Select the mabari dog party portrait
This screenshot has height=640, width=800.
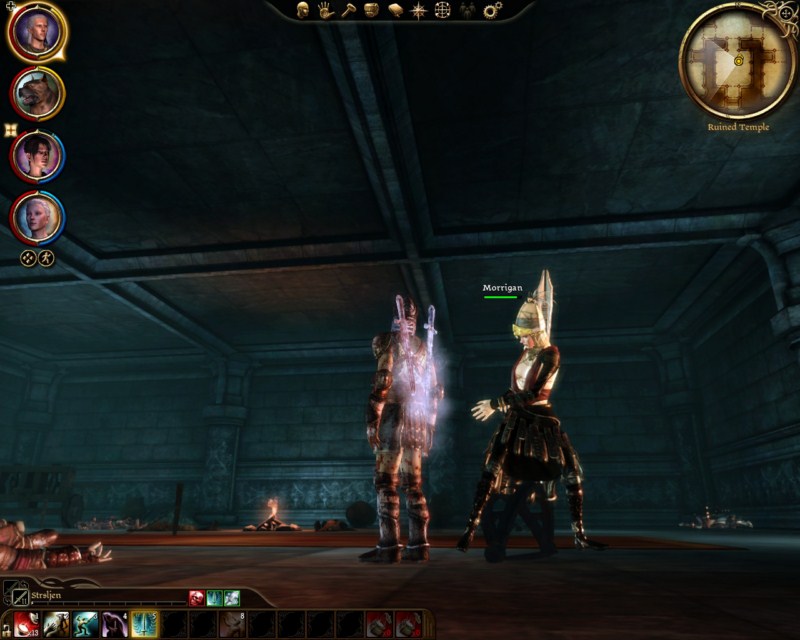[38, 94]
